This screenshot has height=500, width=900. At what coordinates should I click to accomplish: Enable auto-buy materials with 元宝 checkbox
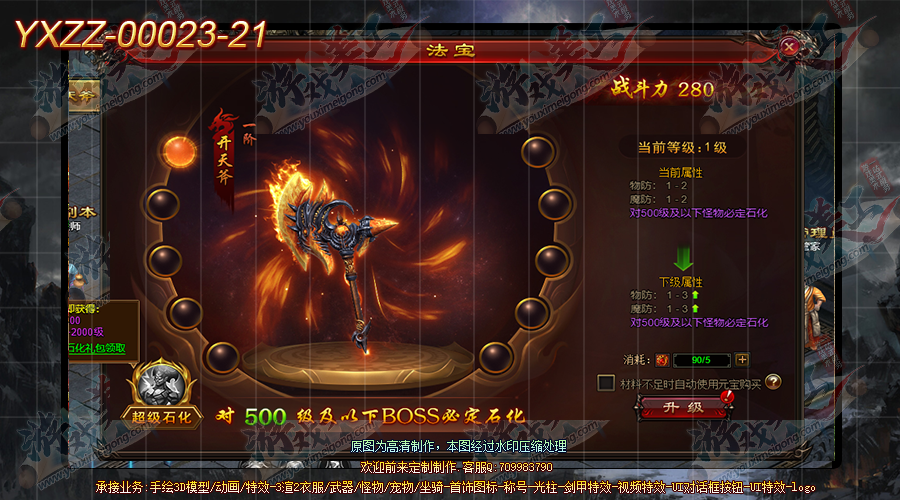coord(605,382)
